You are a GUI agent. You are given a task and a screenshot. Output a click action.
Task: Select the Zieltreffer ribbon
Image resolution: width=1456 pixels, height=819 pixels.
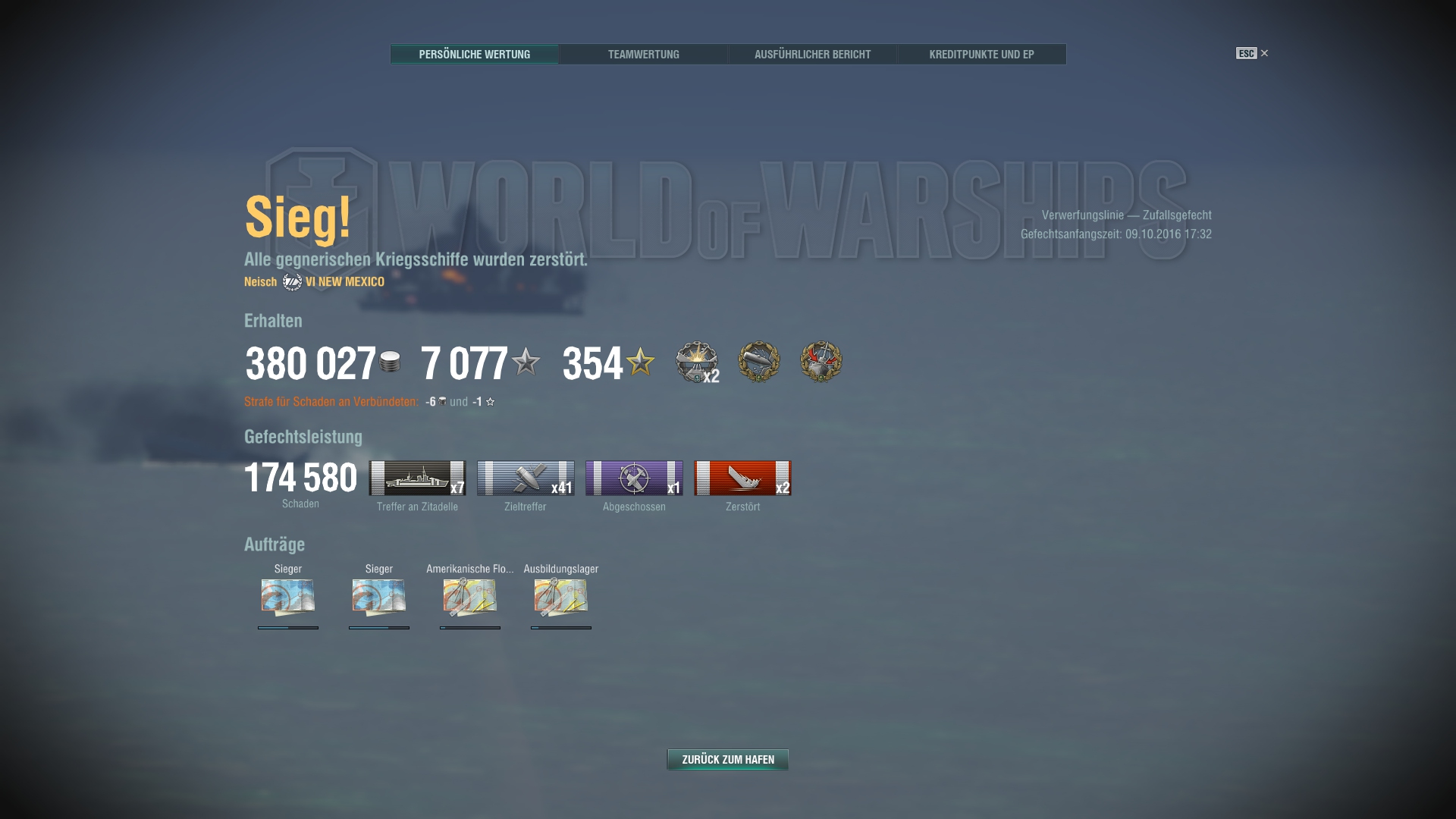tap(526, 479)
